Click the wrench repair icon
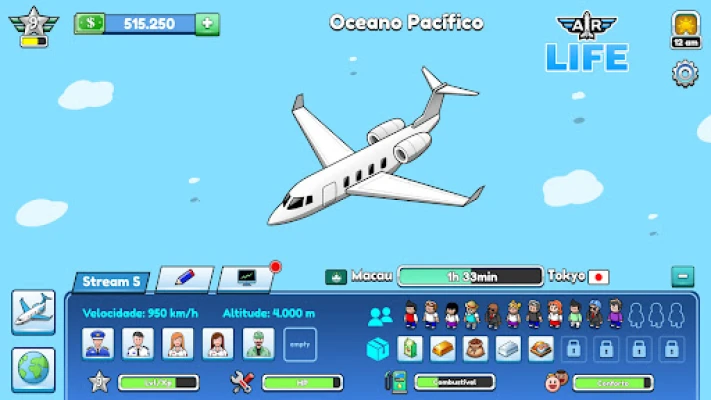Viewport: 711px width, 400px height. tap(241, 381)
